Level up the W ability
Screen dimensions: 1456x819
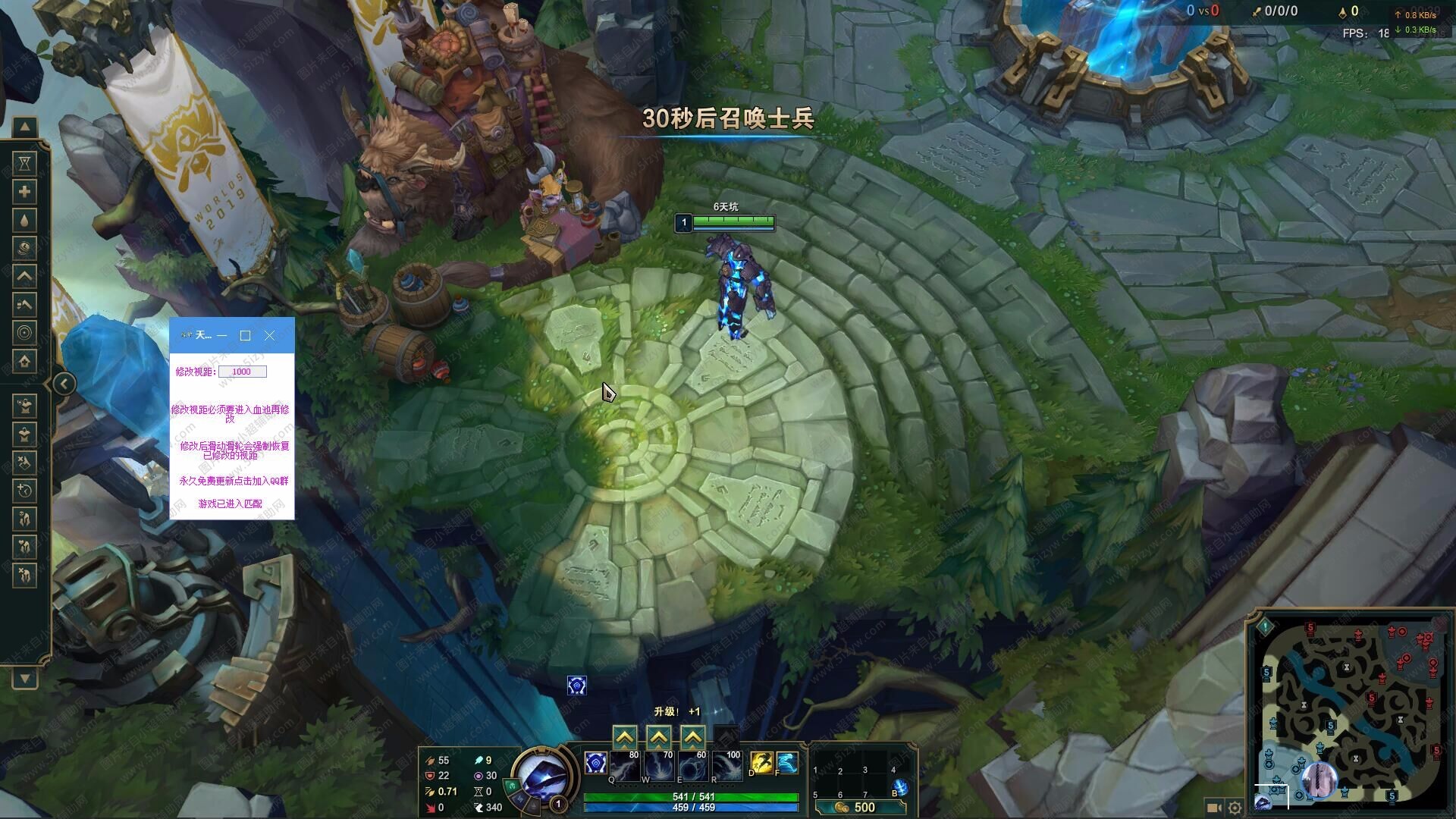click(658, 737)
